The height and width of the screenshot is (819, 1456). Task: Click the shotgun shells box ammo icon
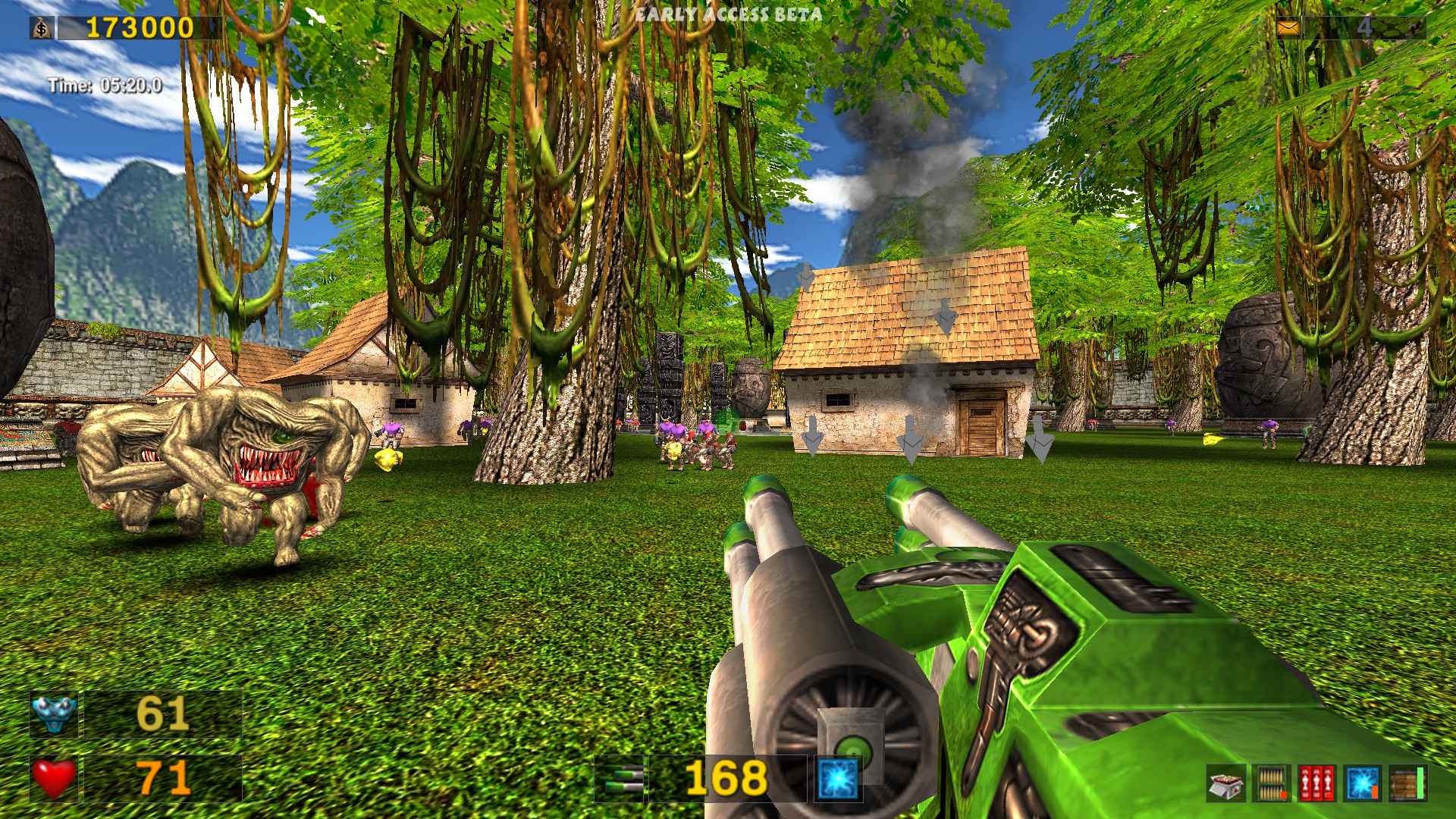point(1226,783)
